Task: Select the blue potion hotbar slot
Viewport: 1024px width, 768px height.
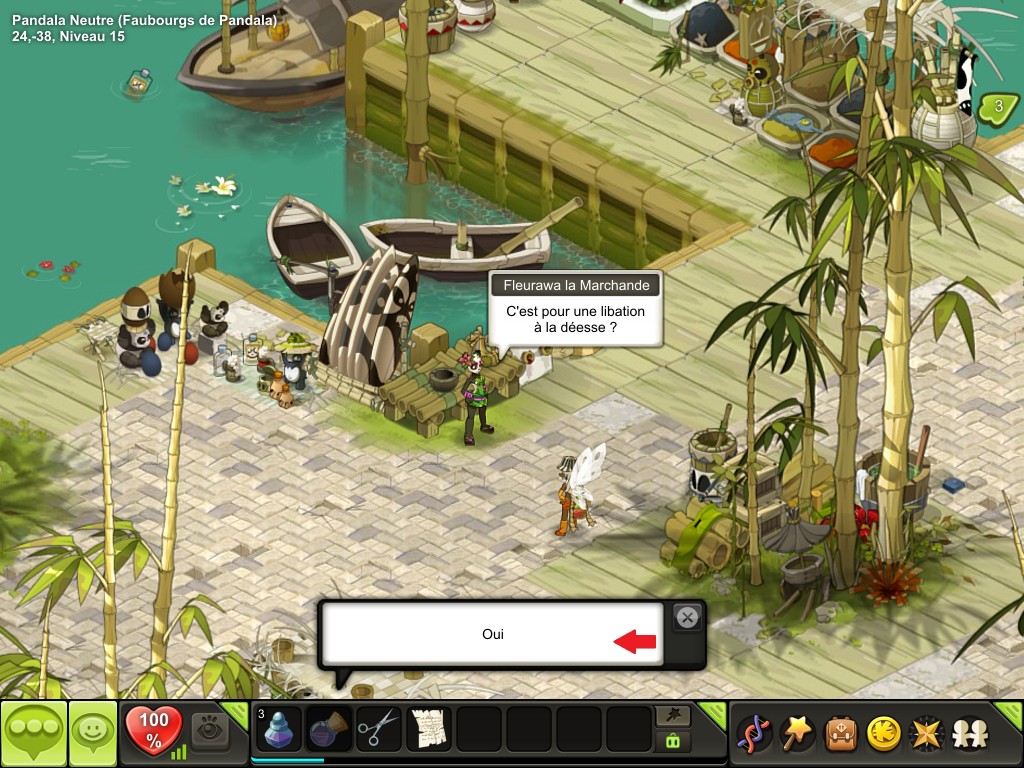Action: [279, 729]
